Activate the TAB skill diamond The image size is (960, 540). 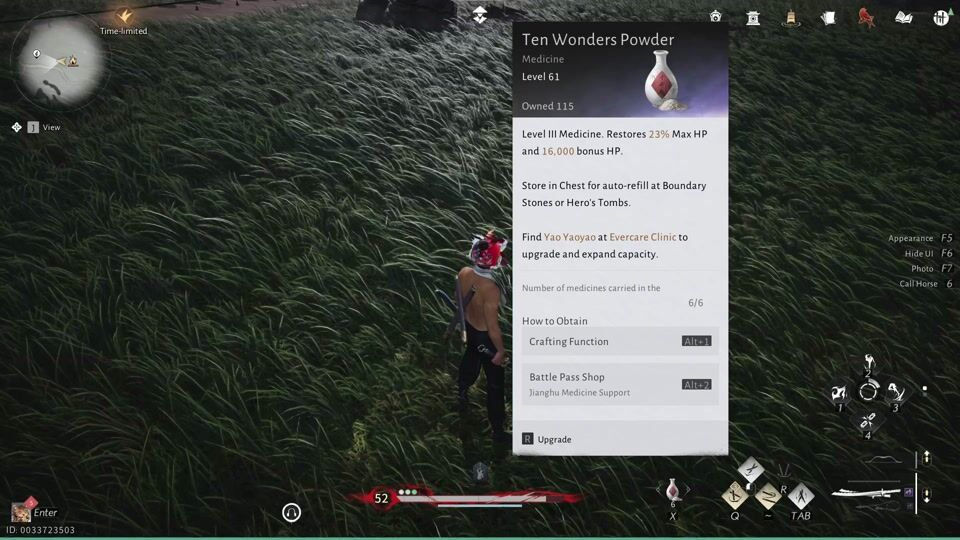tap(800, 495)
